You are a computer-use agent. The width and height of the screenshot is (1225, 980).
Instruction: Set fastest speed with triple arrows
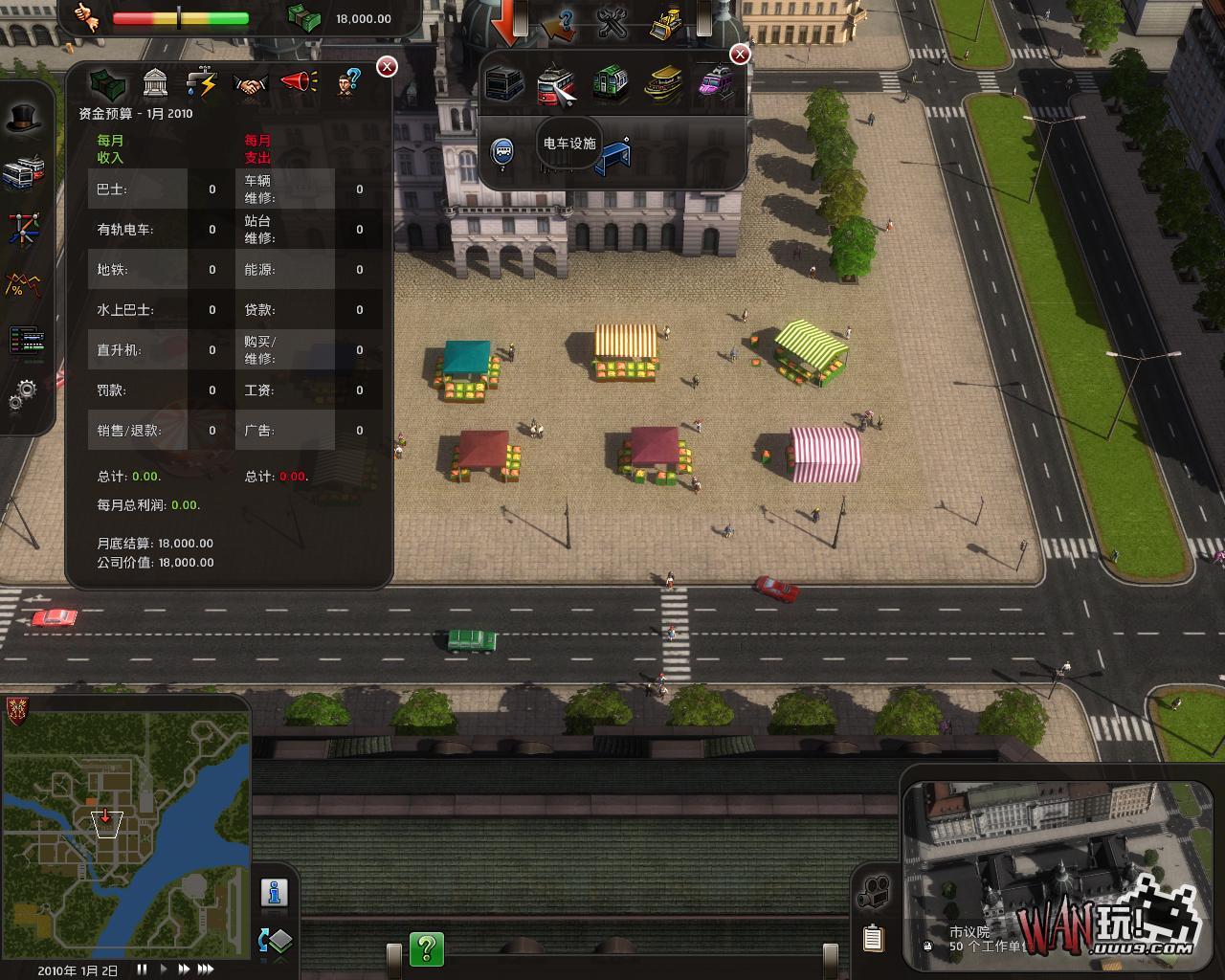pos(205,969)
